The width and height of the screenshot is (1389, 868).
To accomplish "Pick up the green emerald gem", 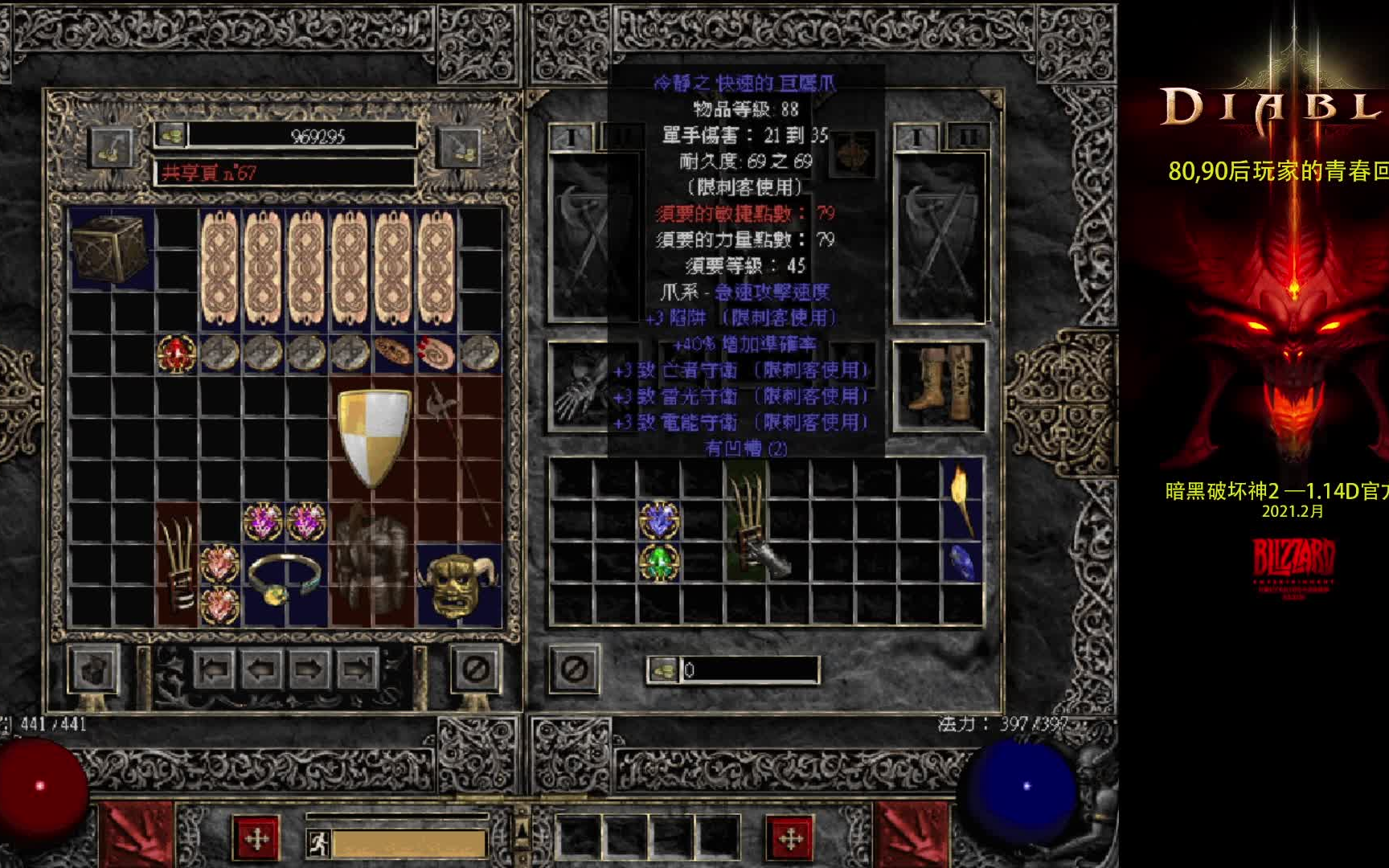I will pos(659,561).
